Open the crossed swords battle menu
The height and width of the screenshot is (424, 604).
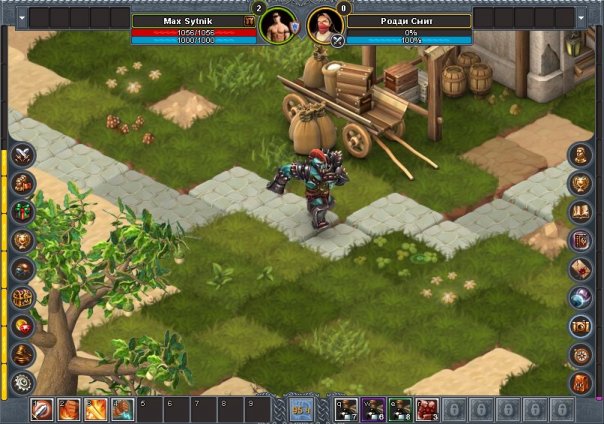(22, 154)
